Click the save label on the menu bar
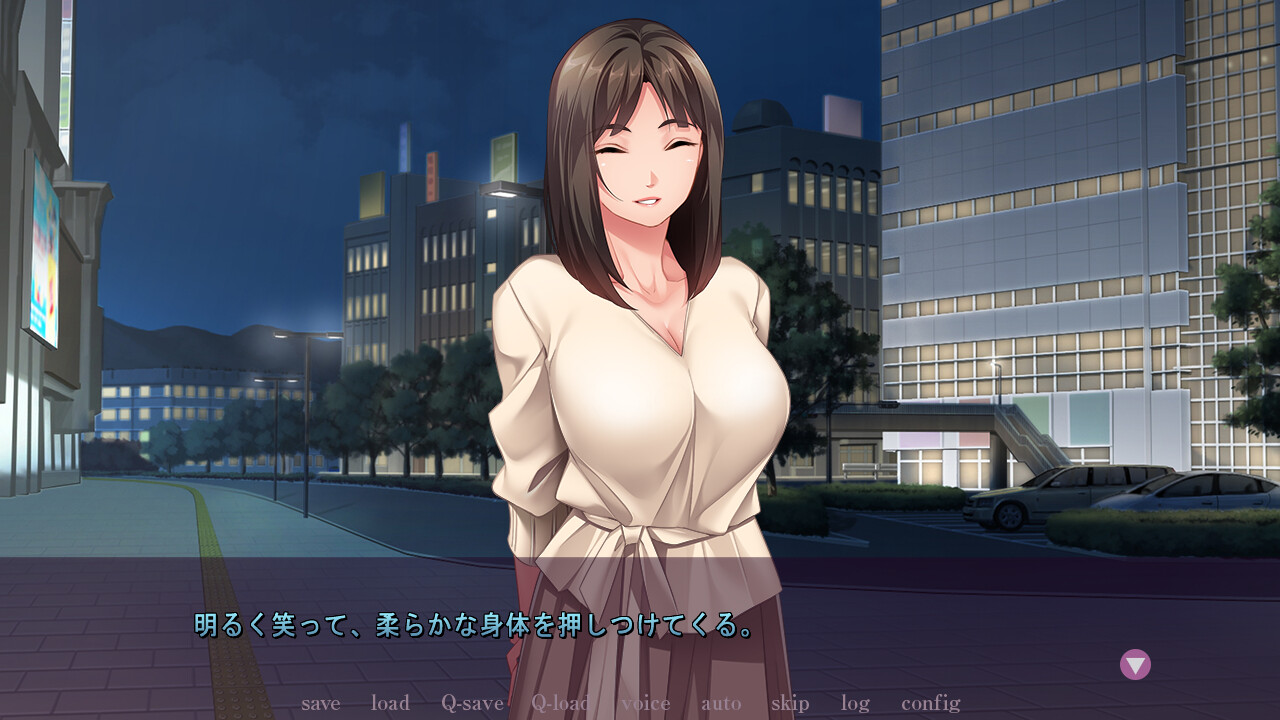The image size is (1280, 720). (x=321, y=704)
